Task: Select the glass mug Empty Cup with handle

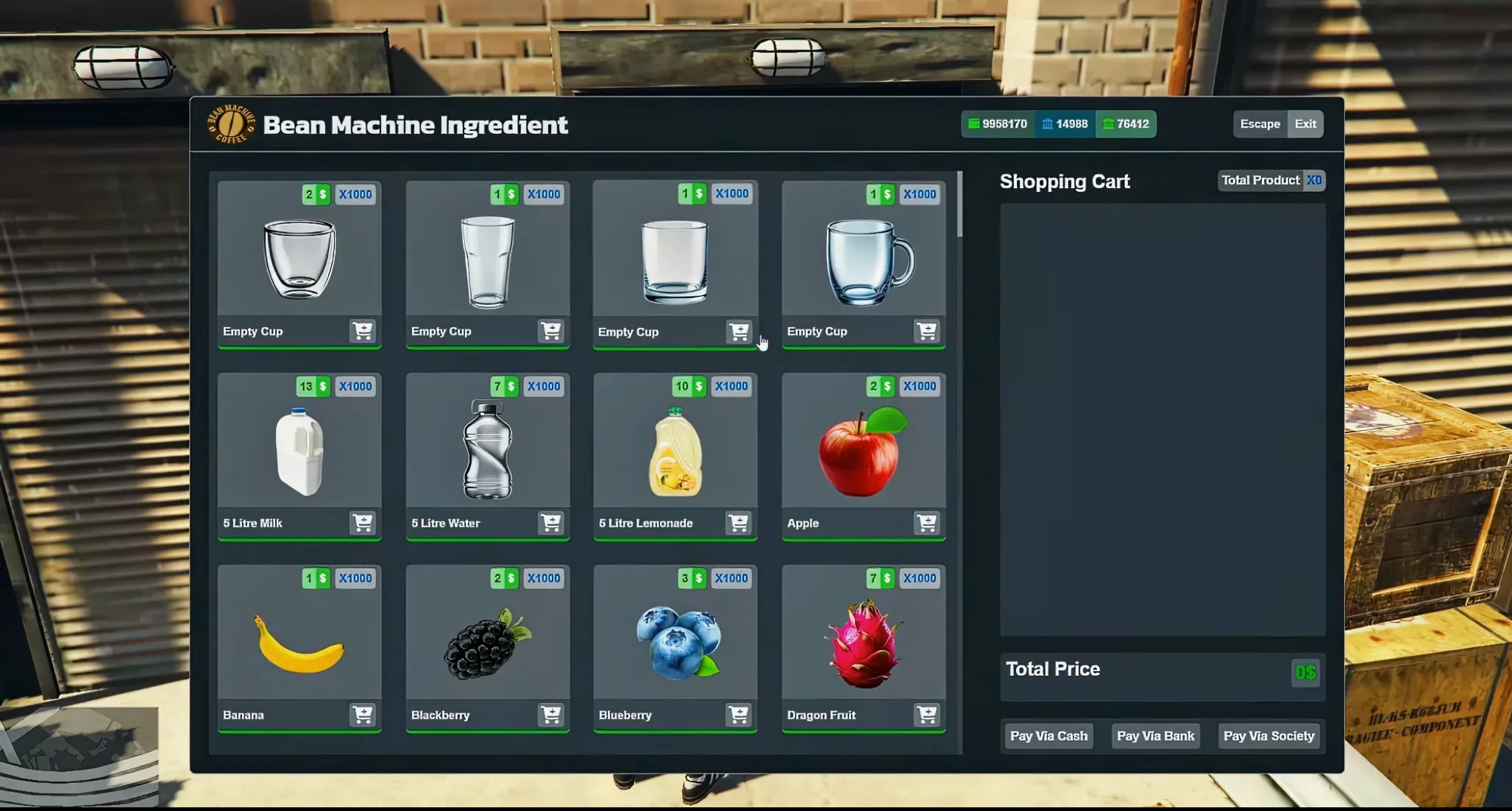Action: point(869,262)
